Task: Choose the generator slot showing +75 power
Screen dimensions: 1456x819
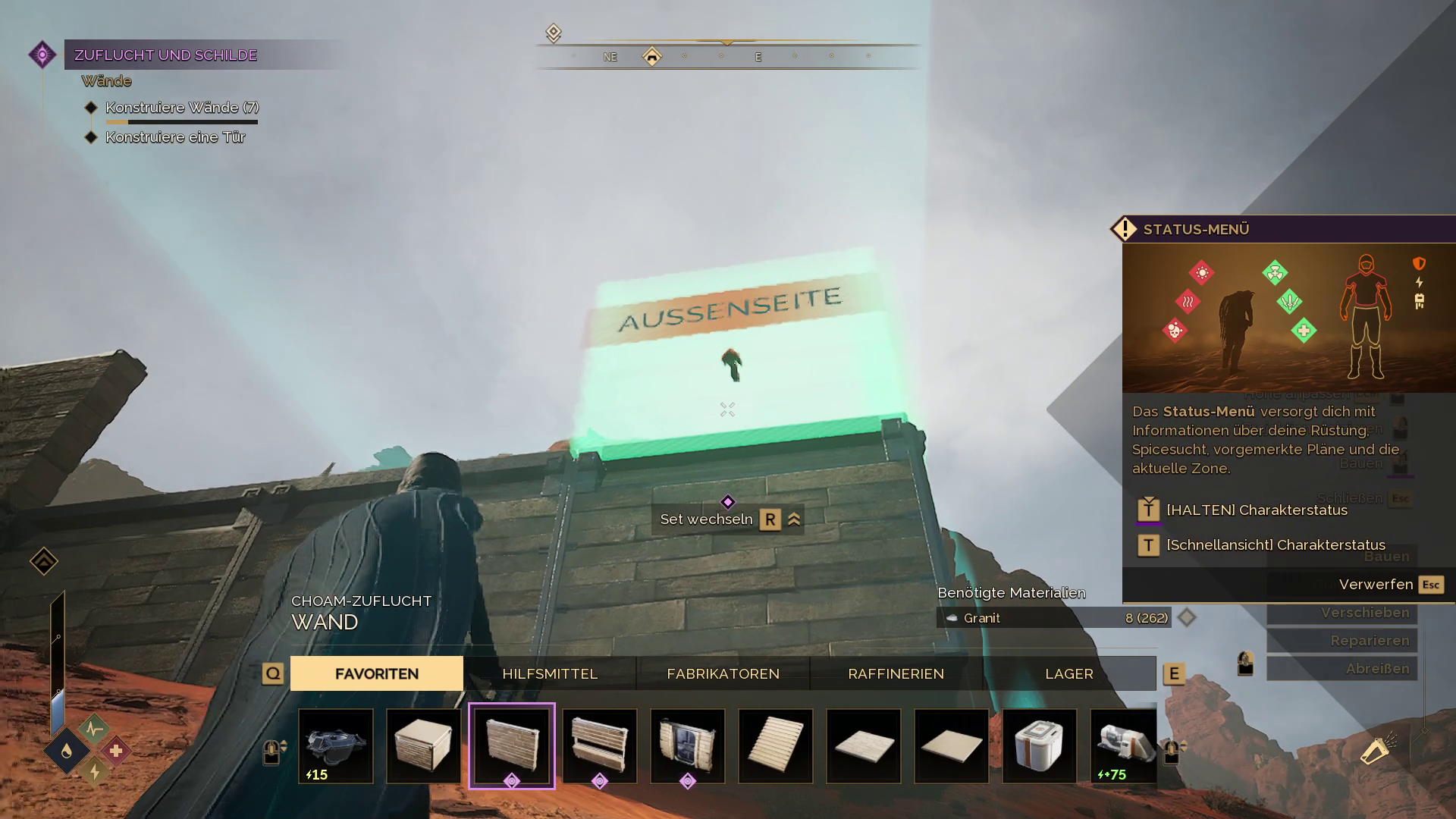Action: coord(1125,745)
